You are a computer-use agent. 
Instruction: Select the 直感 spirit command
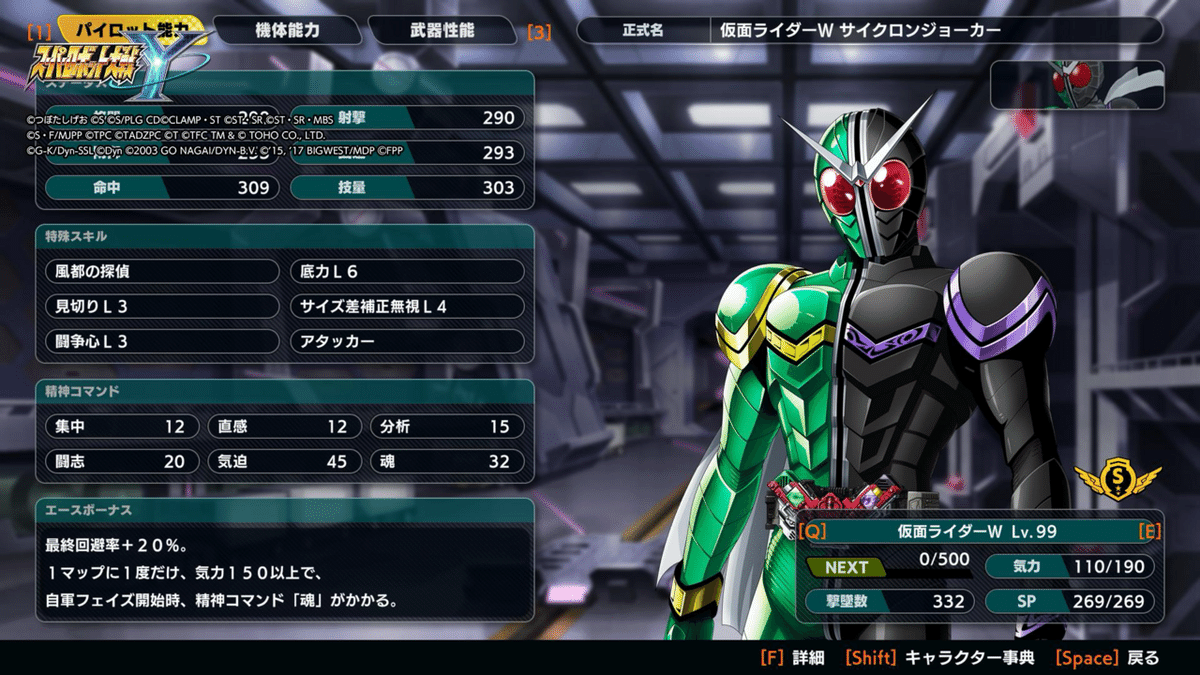(283, 426)
